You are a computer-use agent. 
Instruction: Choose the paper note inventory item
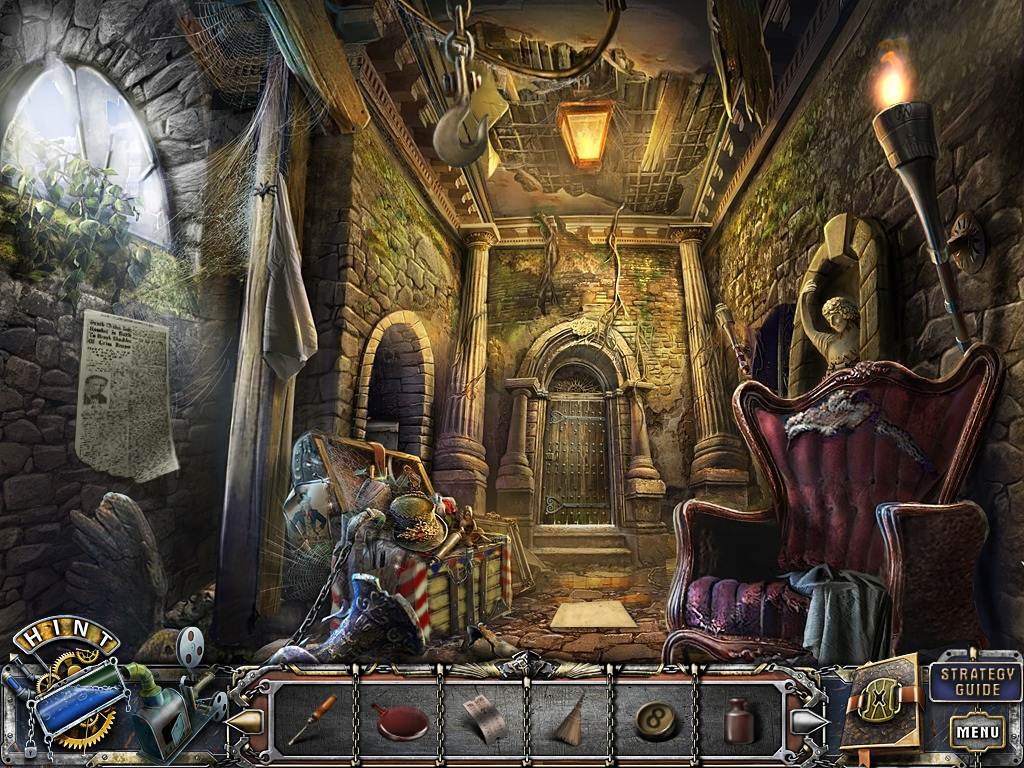(484, 719)
